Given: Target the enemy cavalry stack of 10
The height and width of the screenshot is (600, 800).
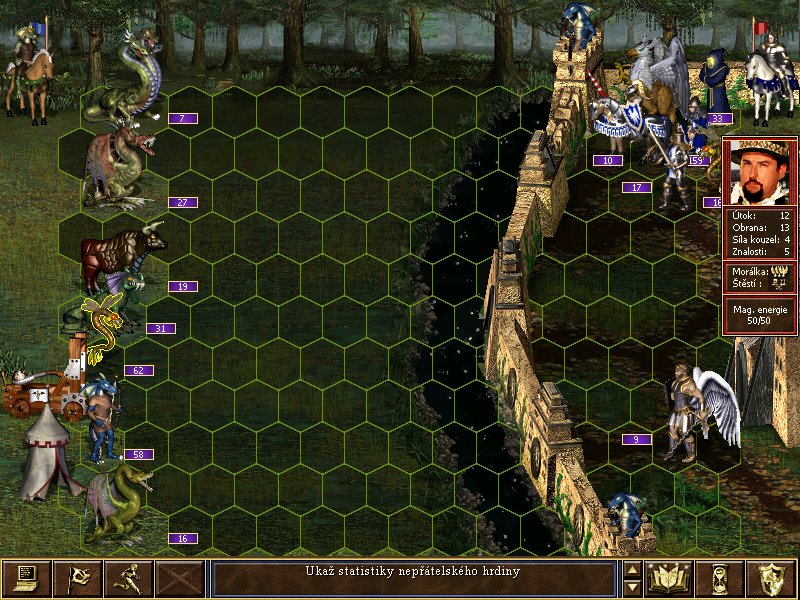Looking at the screenshot, I should pos(620,120).
